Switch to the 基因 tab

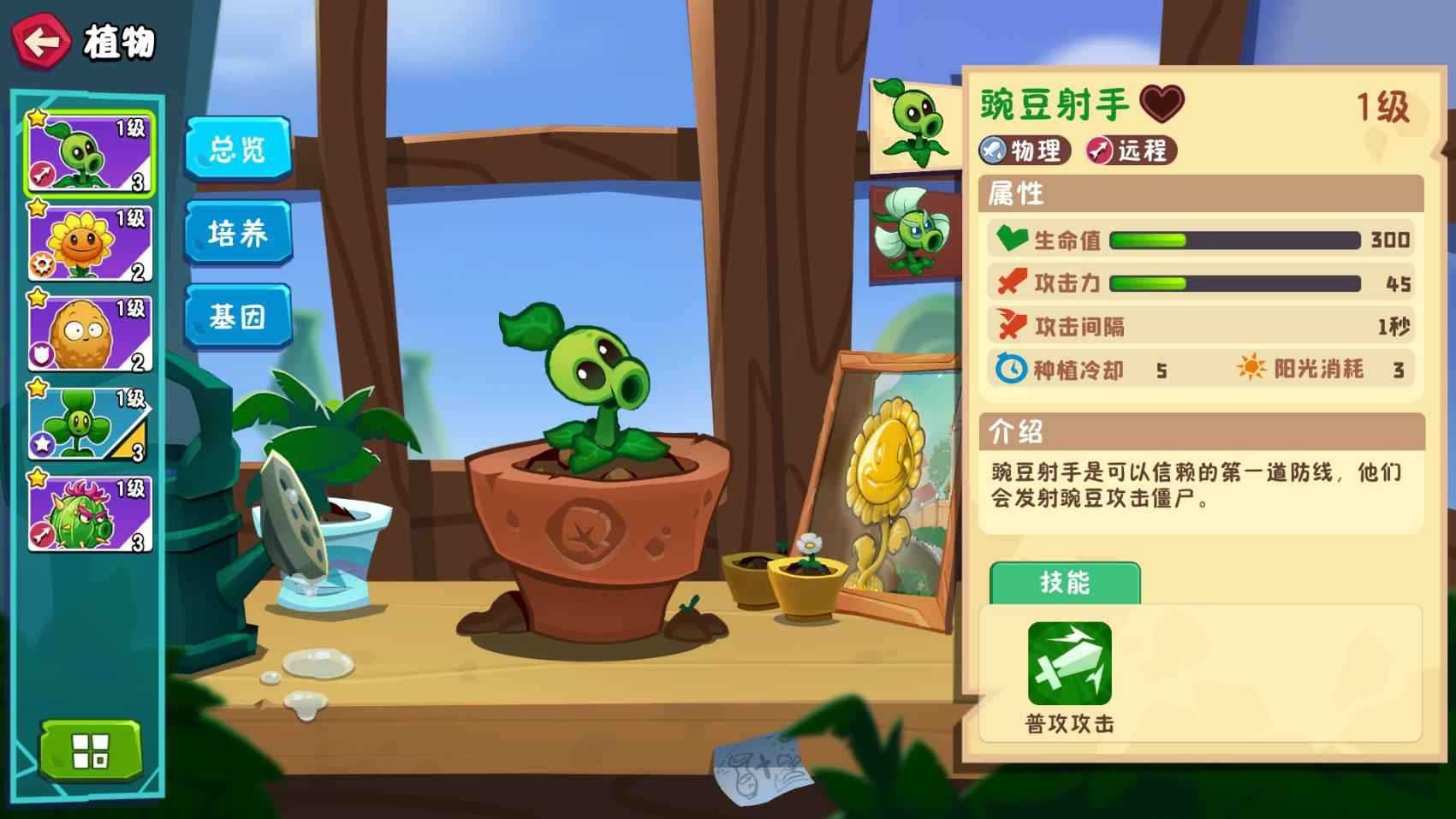click(x=238, y=317)
